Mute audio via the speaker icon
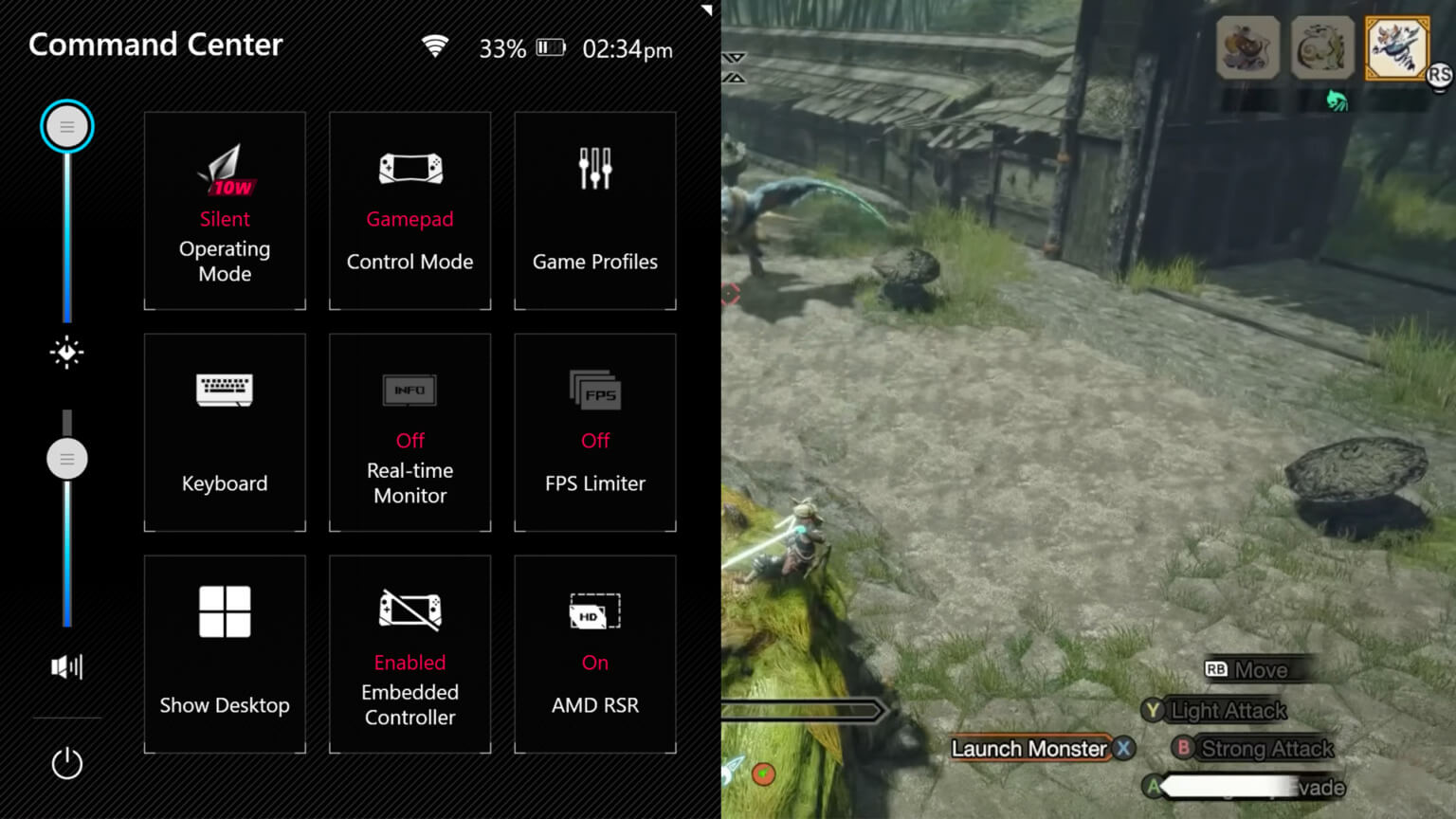Screen dimensions: 1456x819 point(66,667)
